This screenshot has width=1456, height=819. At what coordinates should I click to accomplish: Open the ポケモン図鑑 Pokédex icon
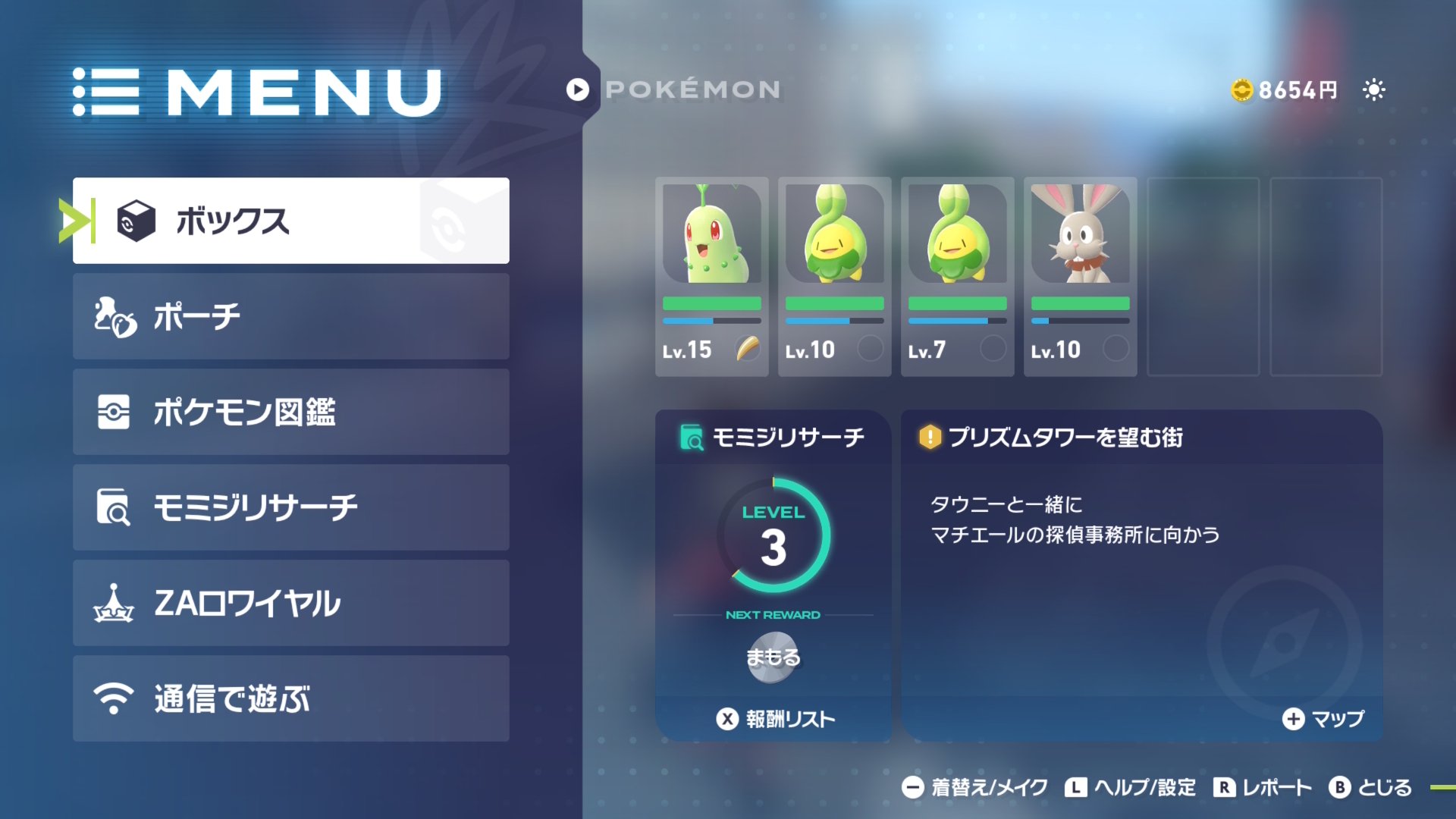[112, 413]
